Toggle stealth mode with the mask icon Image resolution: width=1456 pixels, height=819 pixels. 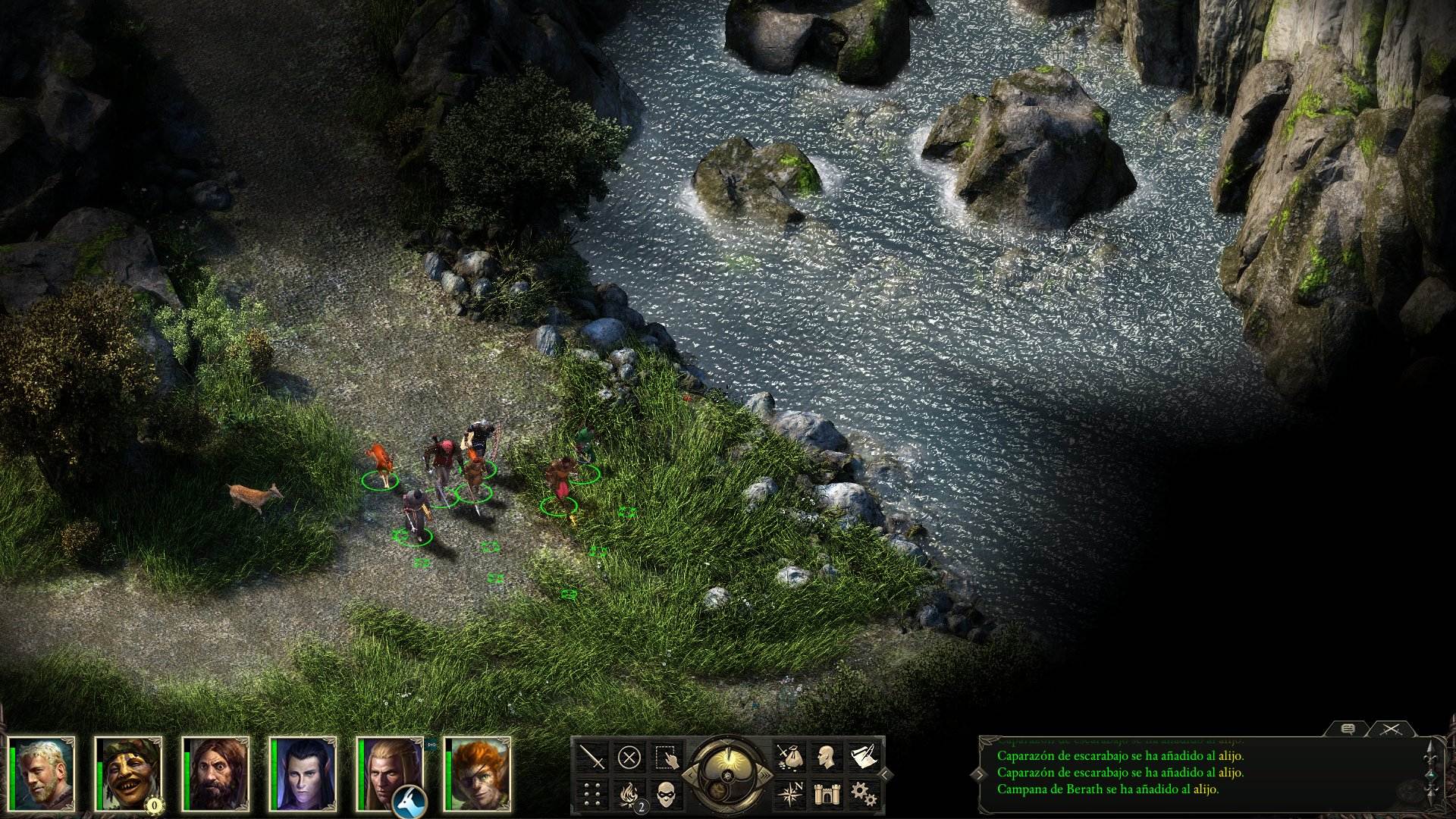tap(667, 794)
